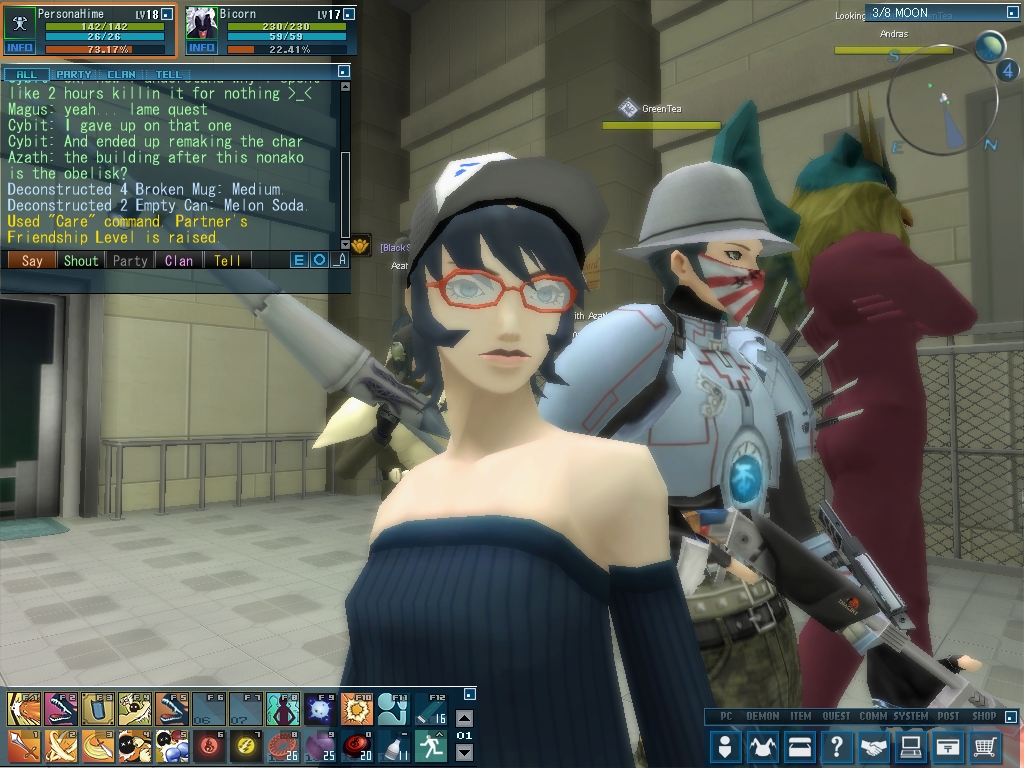Switch chat log to the PARTY tab
Viewport: 1024px width, 768px height.
74,74
